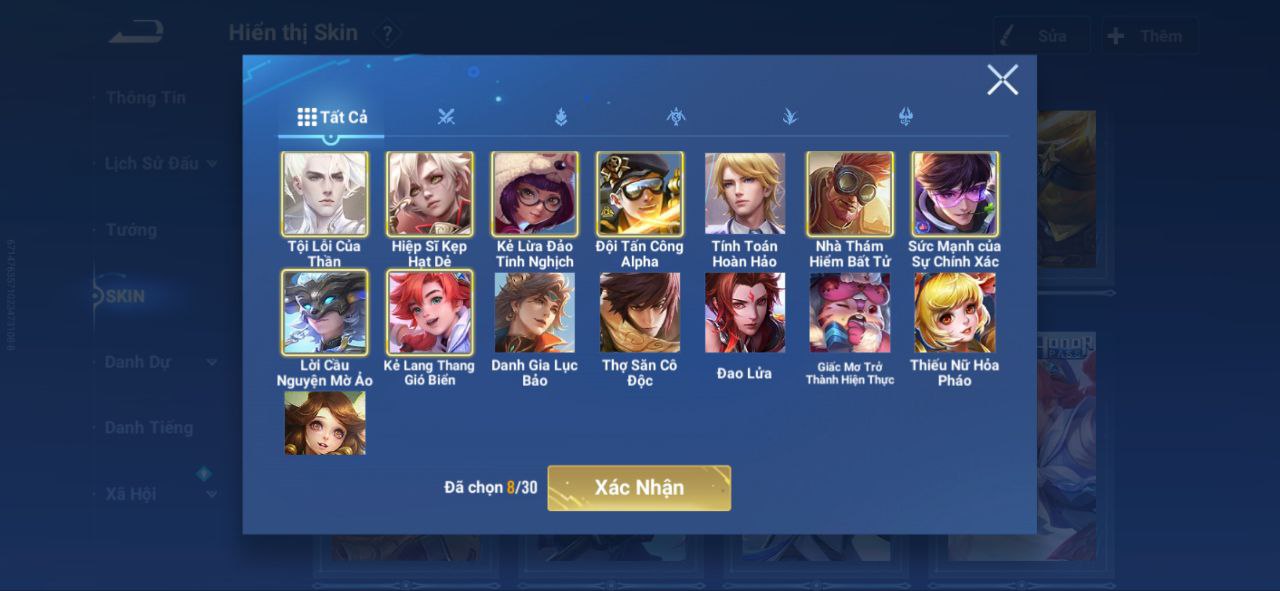This screenshot has width=1280, height=591.
Task: Pick the Sức Mạnh của Sự Chính Xác skin
Action: (955, 194)
